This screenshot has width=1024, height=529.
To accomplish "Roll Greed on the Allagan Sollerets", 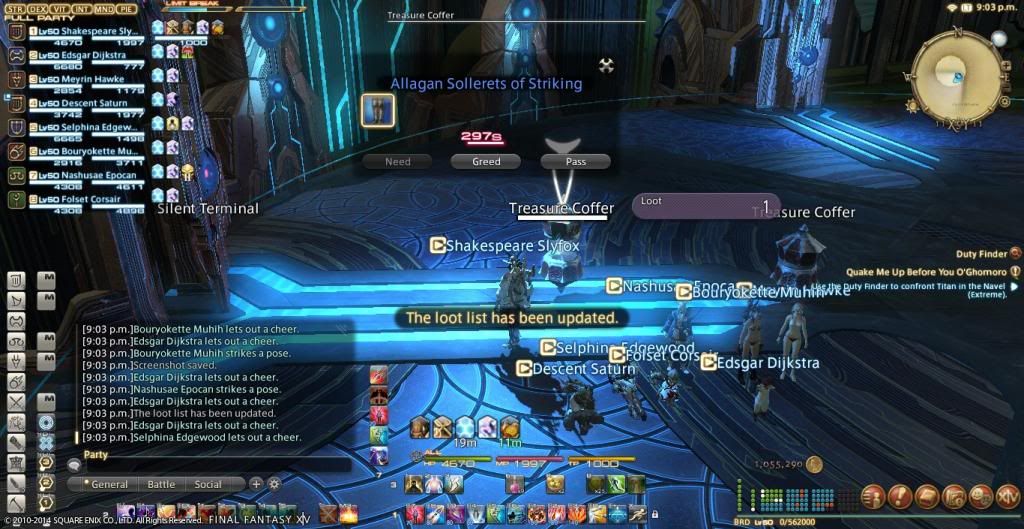I will [486, 161].
